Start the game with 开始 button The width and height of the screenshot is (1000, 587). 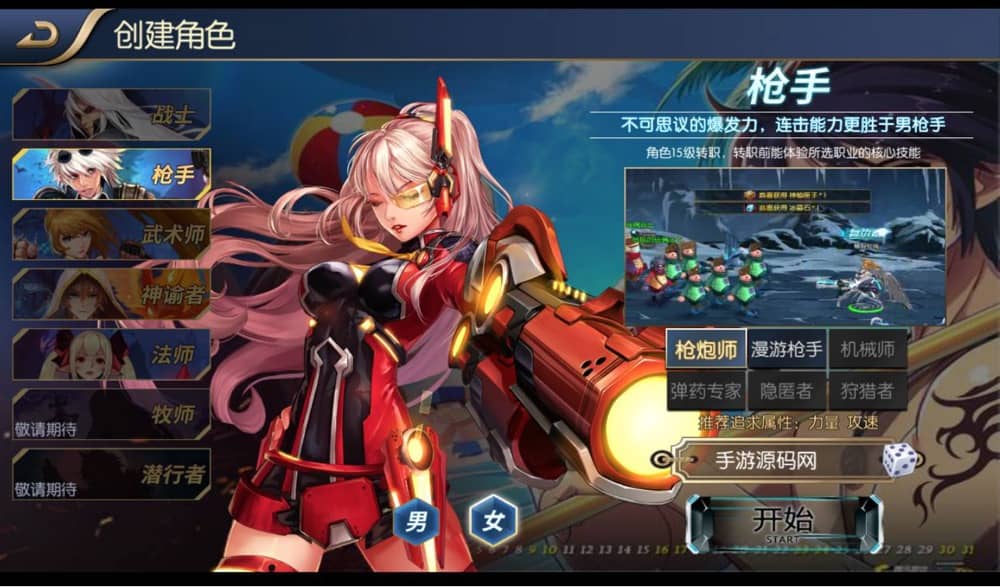[x=783, y=522]
